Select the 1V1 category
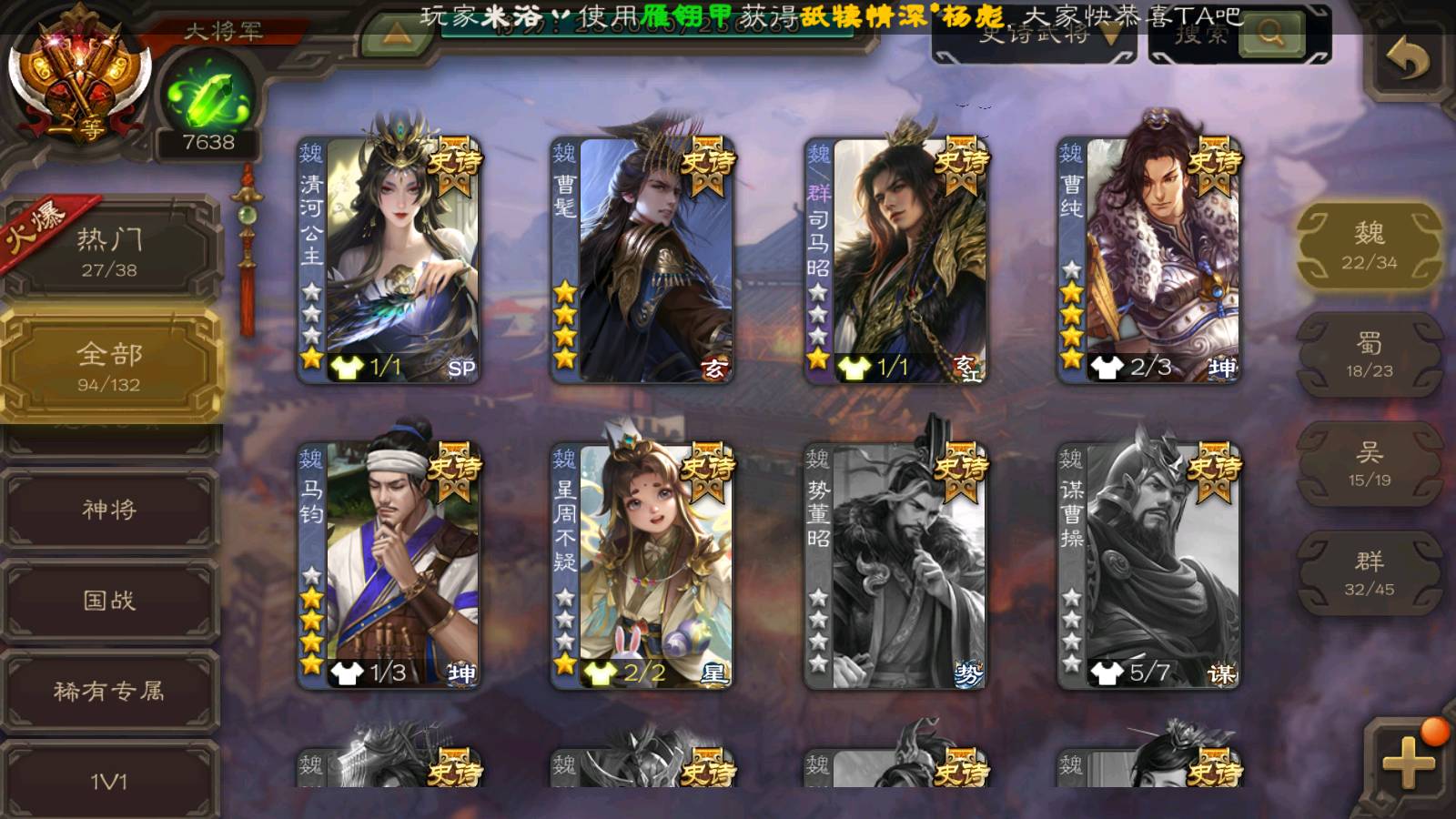The height and width of the screenshot is (819, 1456). click(x=109, y=781)
